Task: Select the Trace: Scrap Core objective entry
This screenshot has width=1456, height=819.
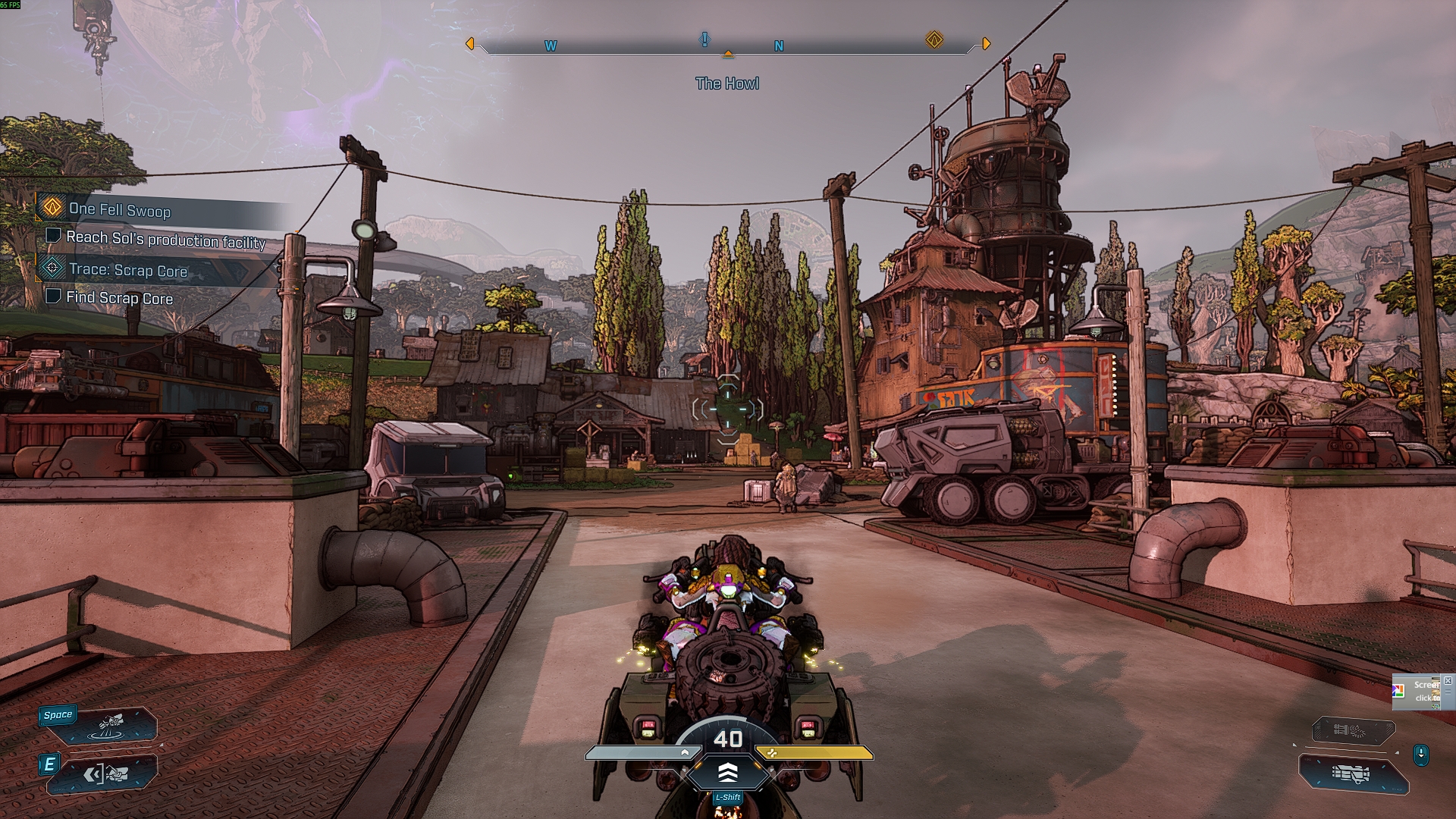Action: click(127, 270)
